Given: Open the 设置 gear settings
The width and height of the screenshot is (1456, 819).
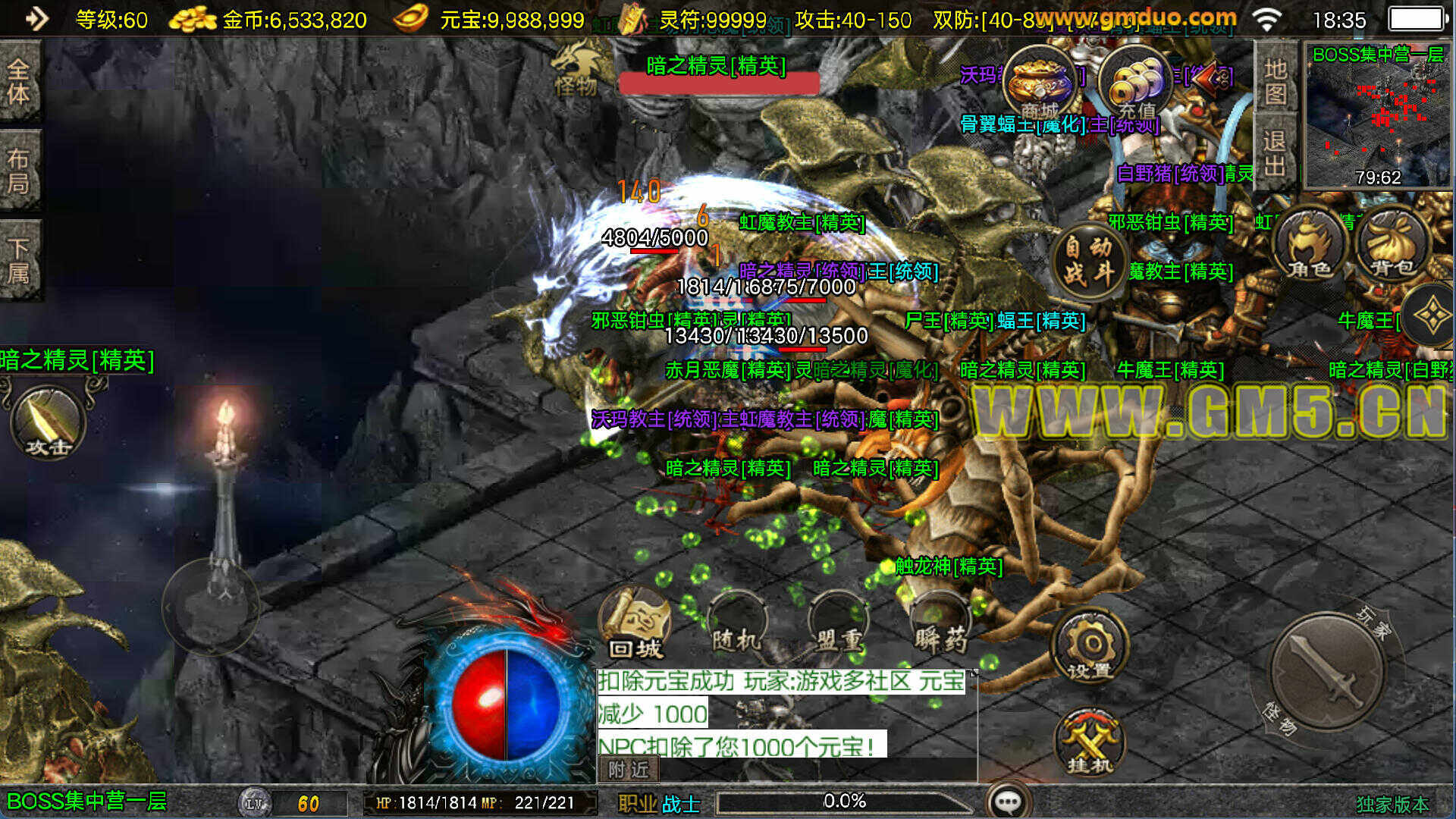Looking at the screenshot, I should pyautogui.click(x=1090, y=648).
